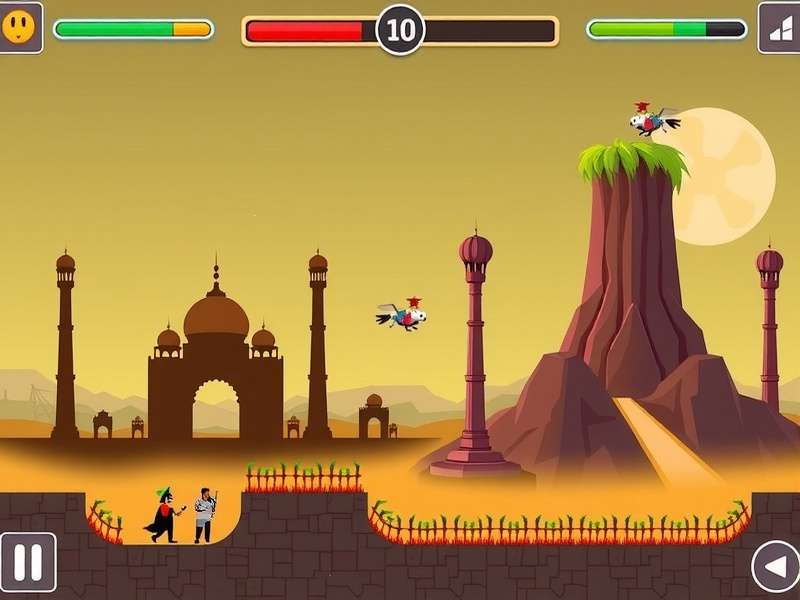The image size is (800, 600).
Task: Open the bar chart stats button
Action: click(x=779, y=28)
